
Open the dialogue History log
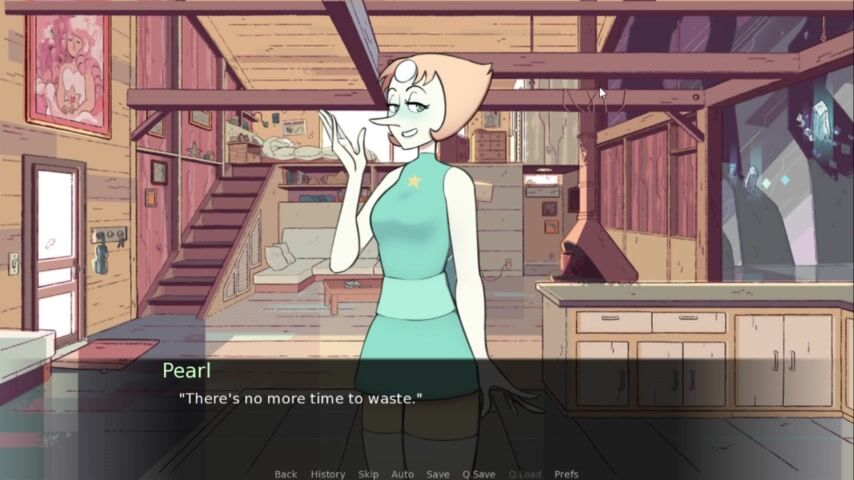pos(327,474)
